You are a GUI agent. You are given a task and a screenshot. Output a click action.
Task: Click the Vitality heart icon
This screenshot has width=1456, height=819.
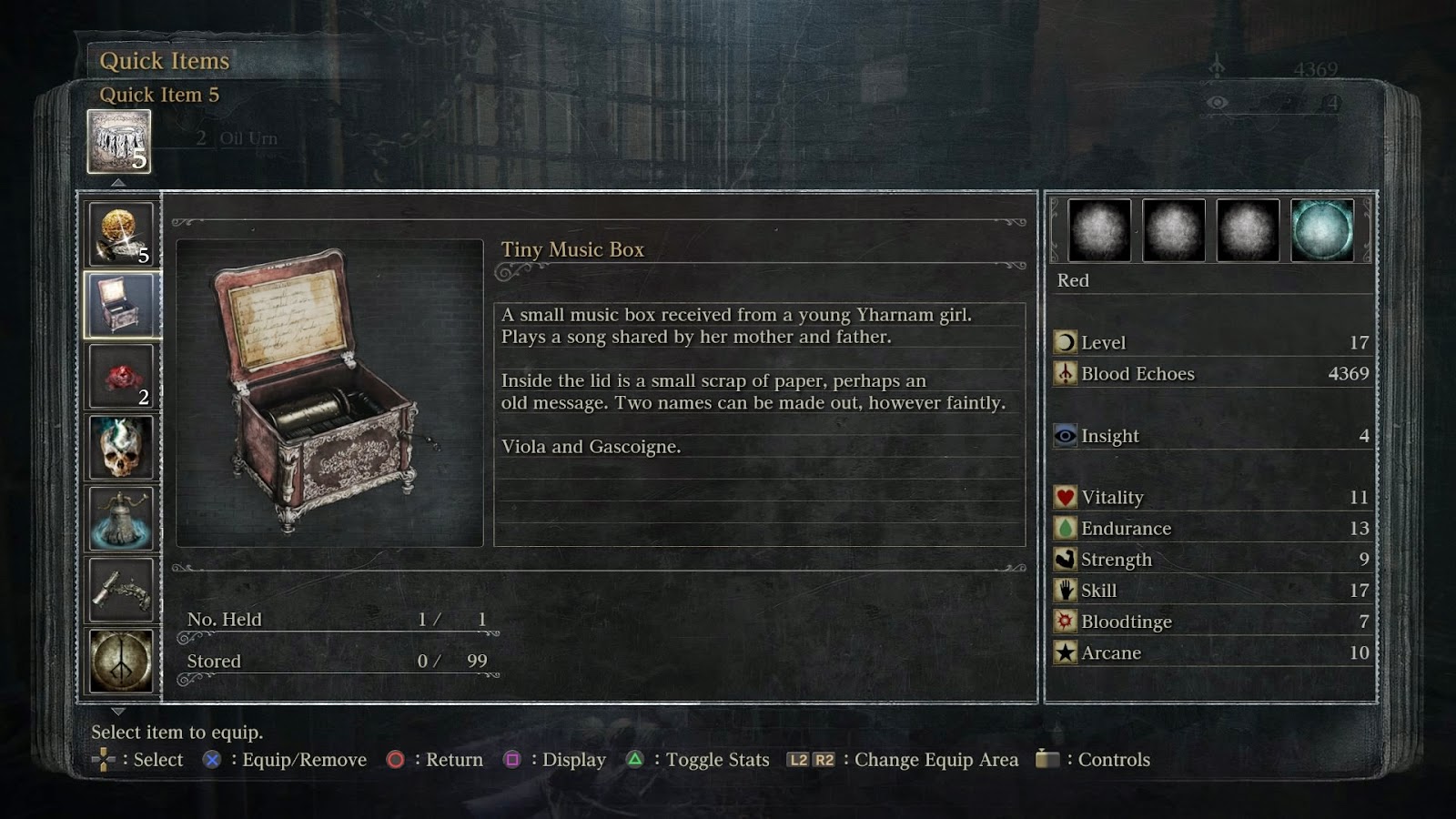[1063, 497]
